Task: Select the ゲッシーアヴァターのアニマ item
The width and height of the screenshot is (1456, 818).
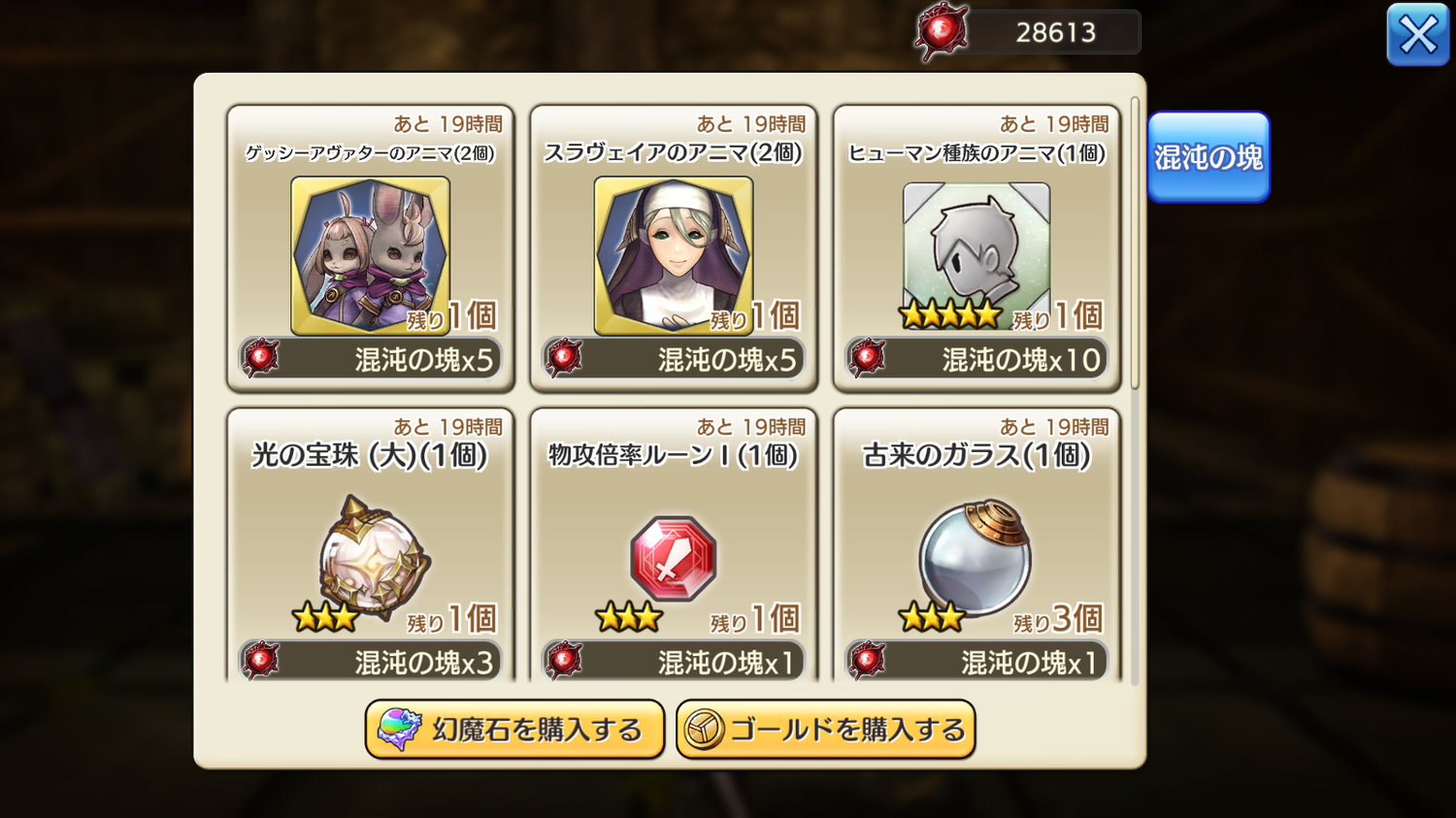Action: click(370, 255)
